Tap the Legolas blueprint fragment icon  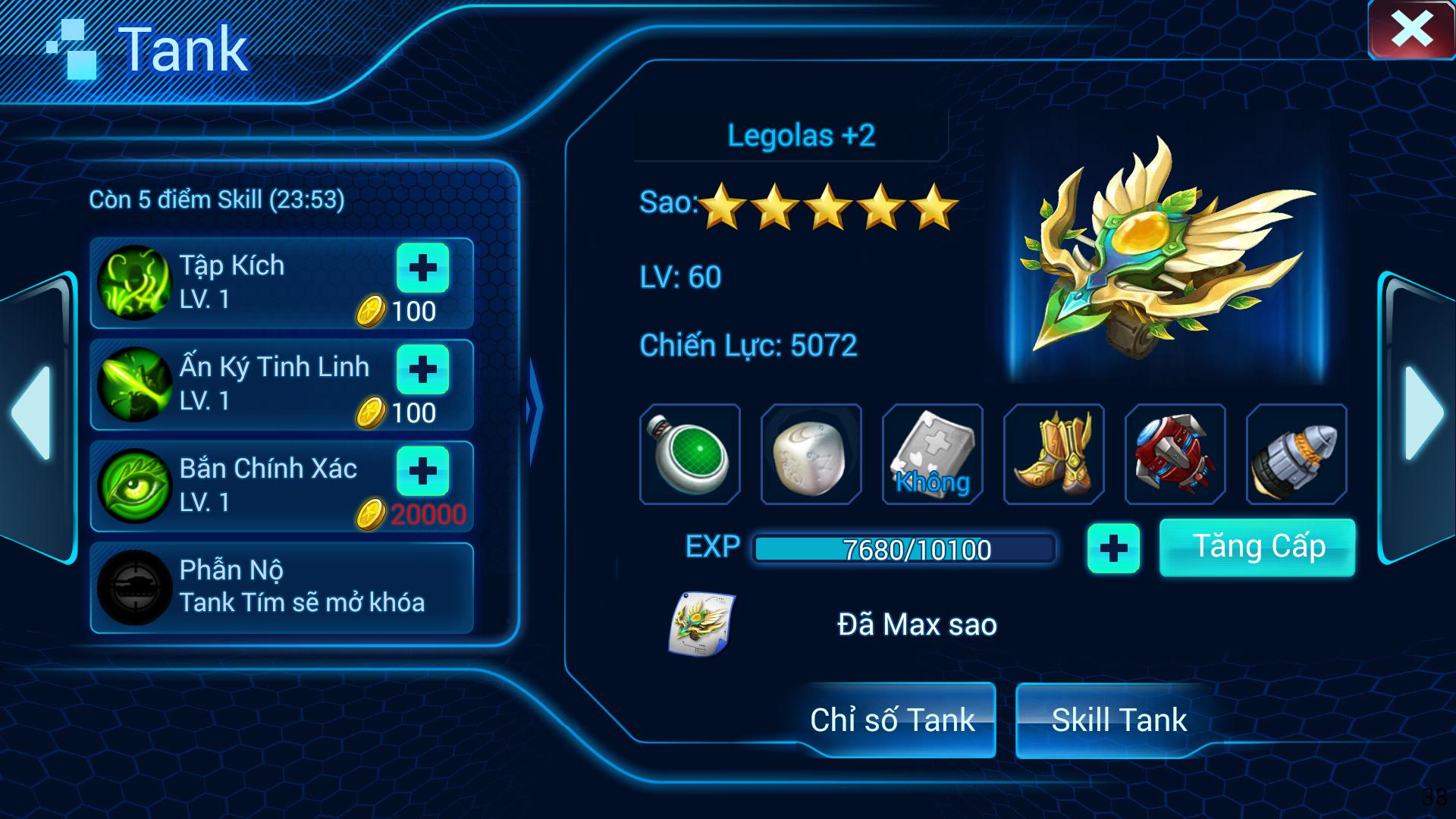[x=701, y=624]
